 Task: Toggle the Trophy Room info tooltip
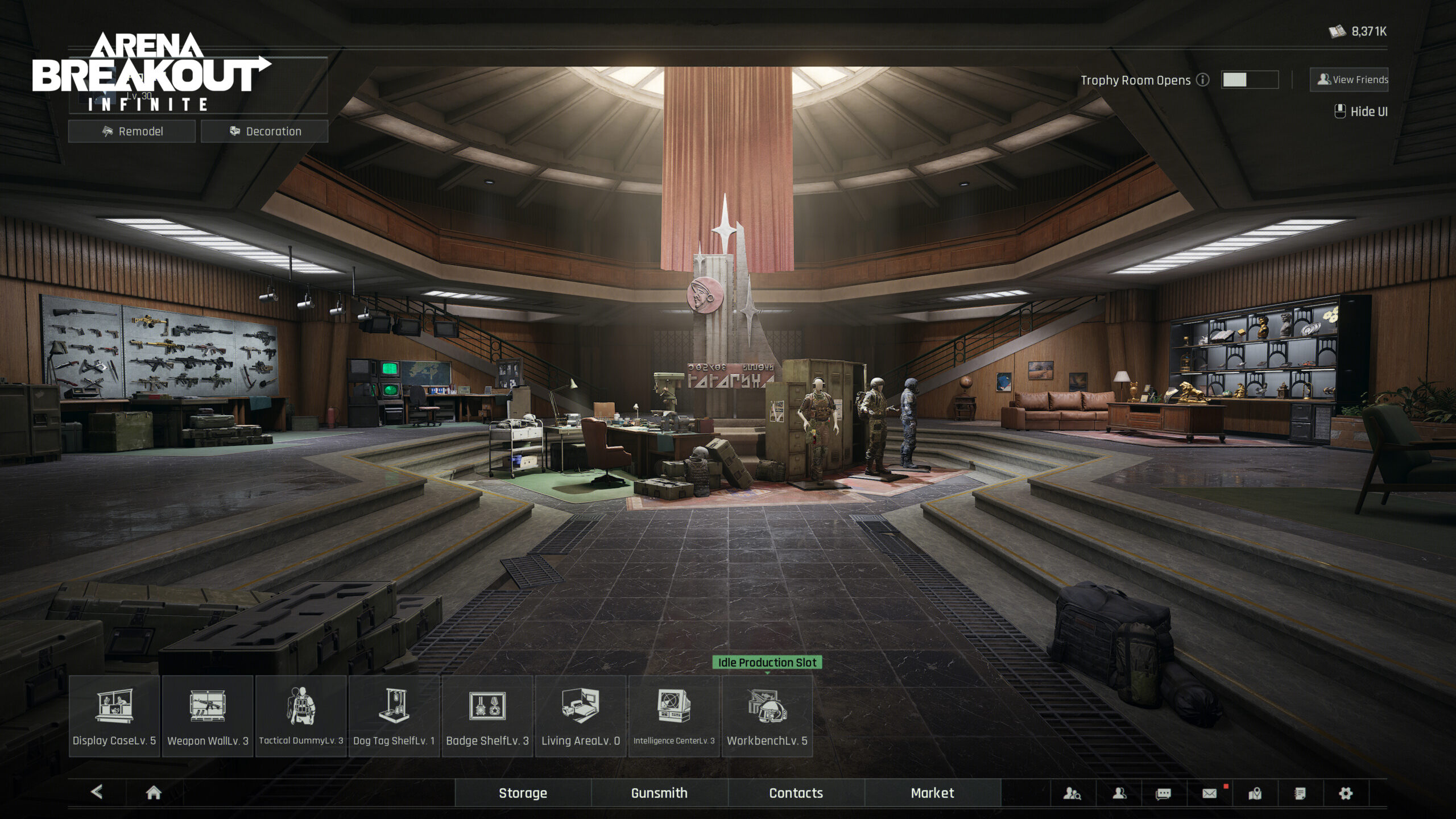[x=1202, y=81]
